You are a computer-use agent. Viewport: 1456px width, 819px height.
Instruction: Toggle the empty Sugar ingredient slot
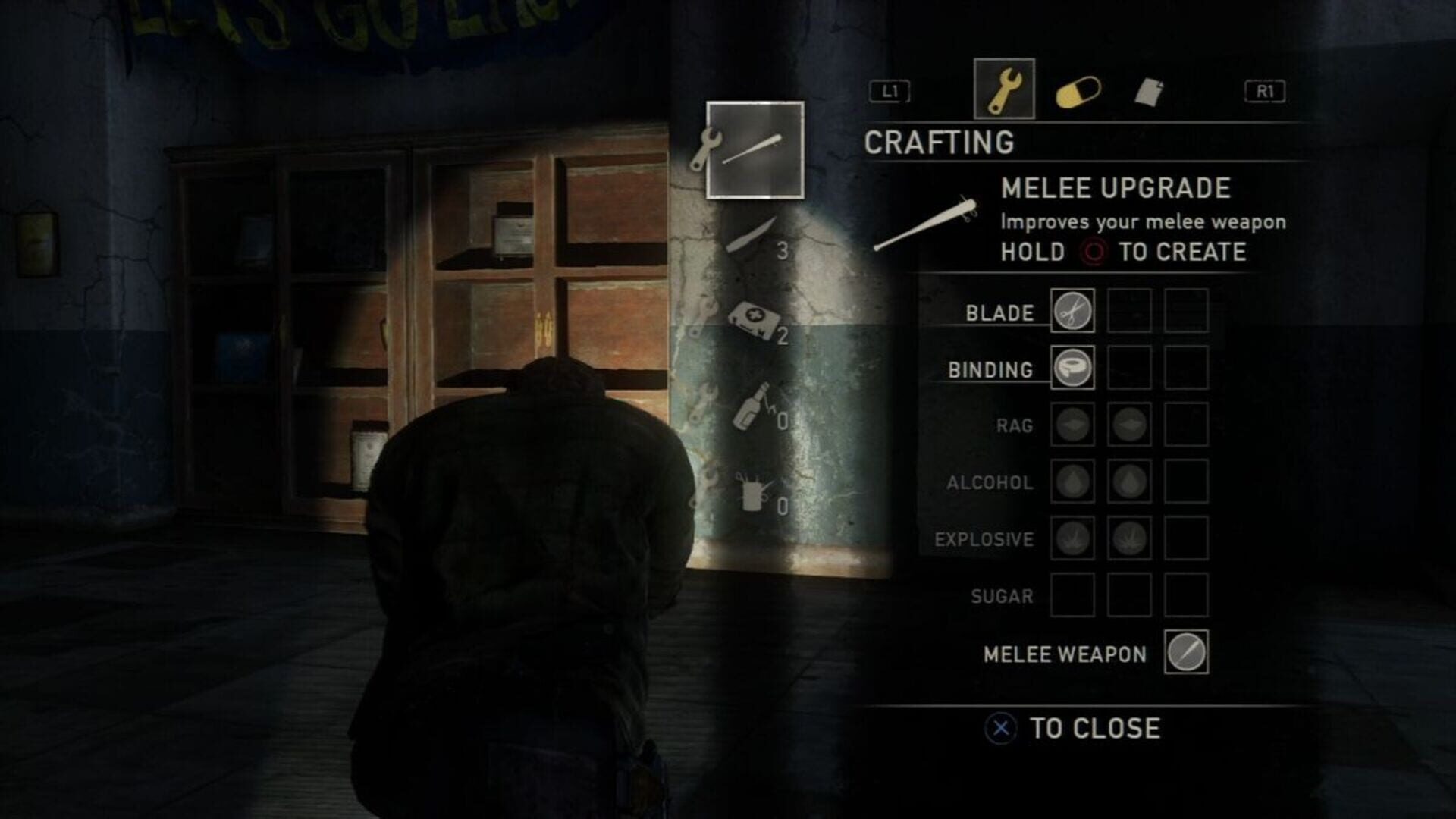tap(1073, 596)
